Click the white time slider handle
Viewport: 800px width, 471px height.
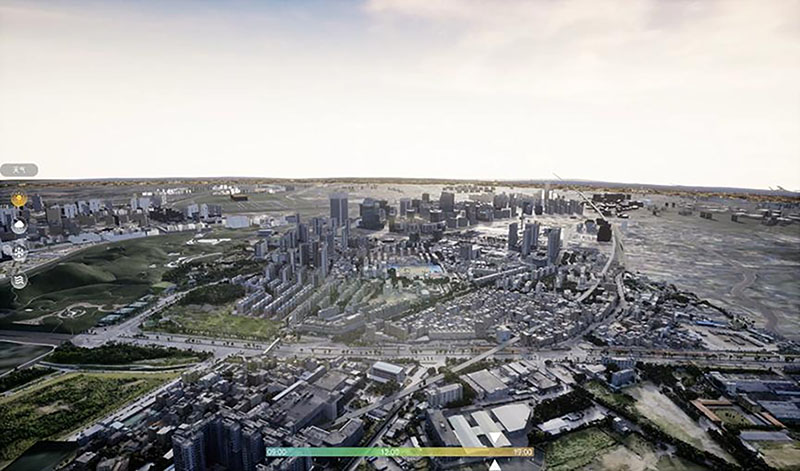coord(495,465)
